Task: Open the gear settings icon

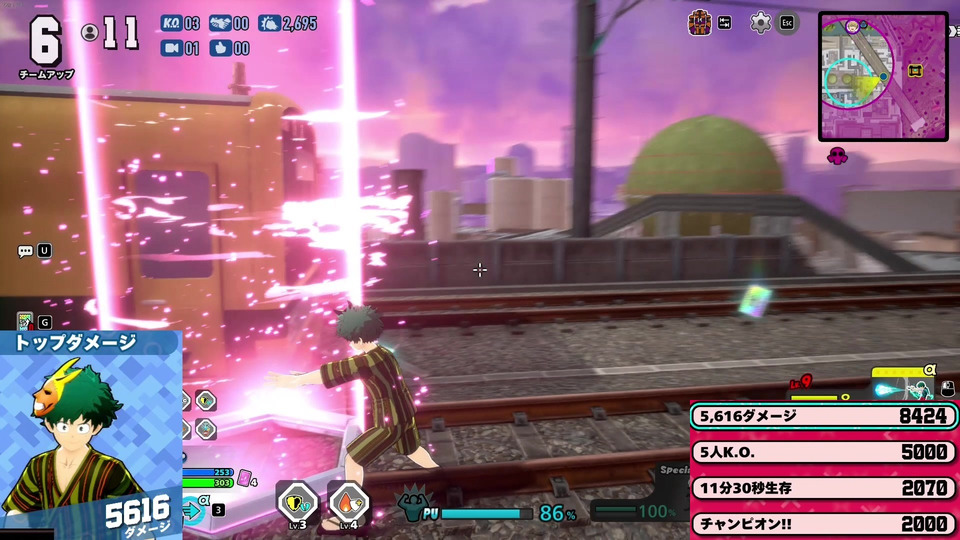Action: click(761, 22)
